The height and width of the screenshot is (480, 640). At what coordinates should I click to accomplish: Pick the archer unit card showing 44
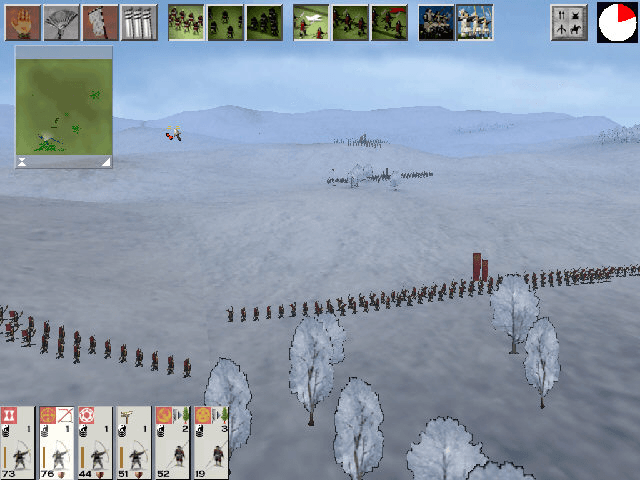[95, 442]
